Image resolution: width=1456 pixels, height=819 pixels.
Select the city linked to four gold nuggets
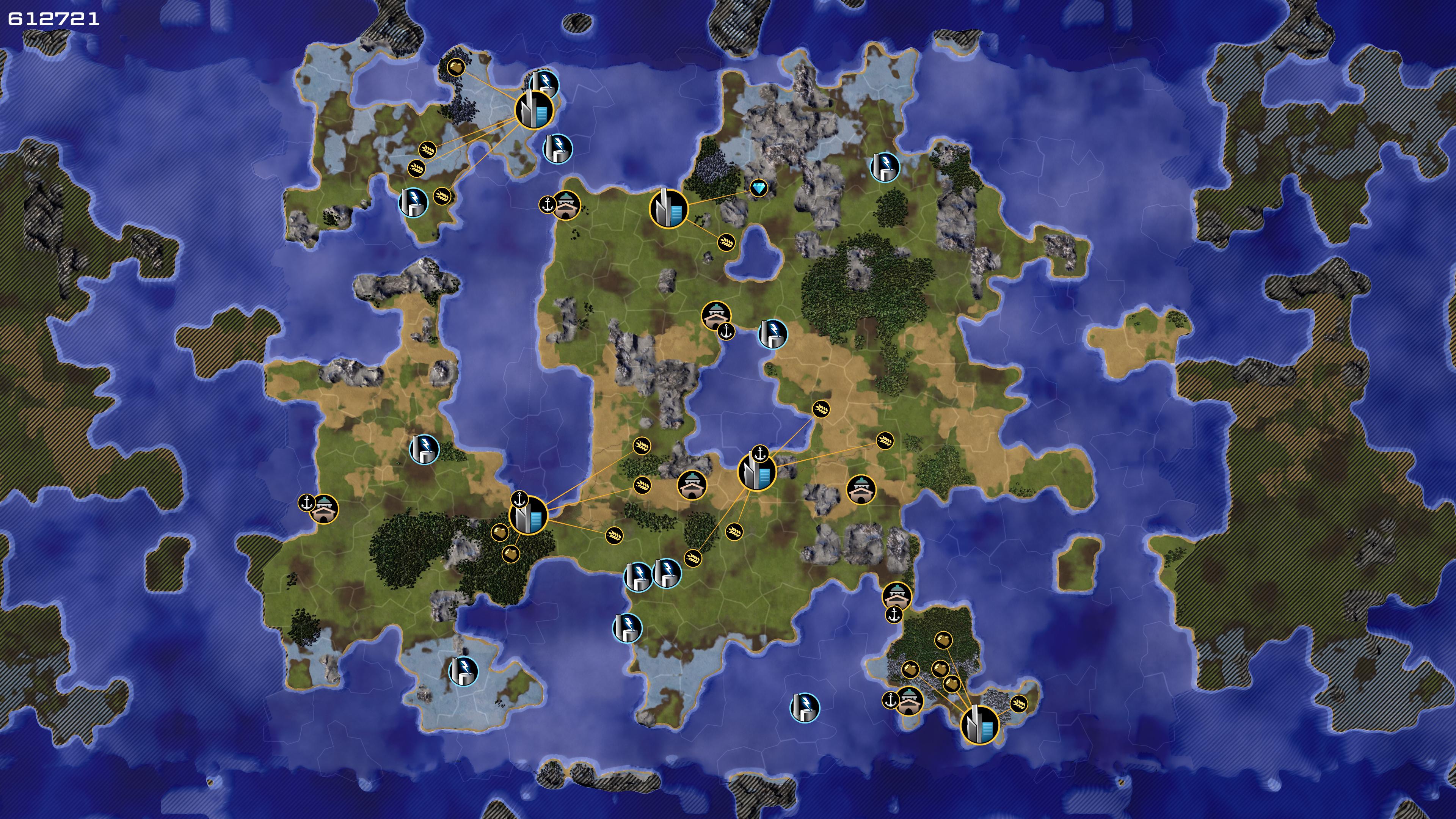(x=979, y=725)
